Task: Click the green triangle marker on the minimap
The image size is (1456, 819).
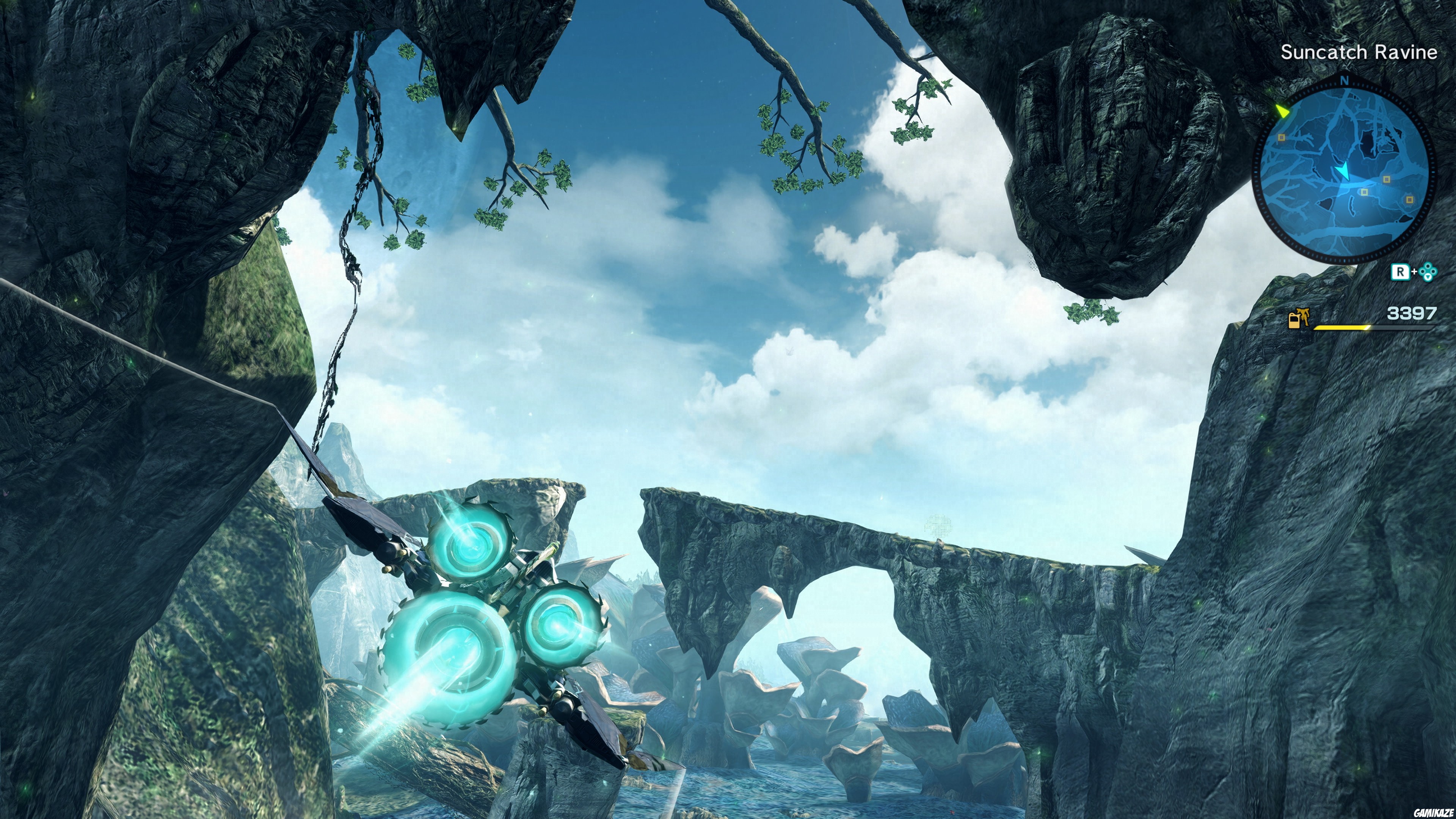Action: pos(1282,111)
